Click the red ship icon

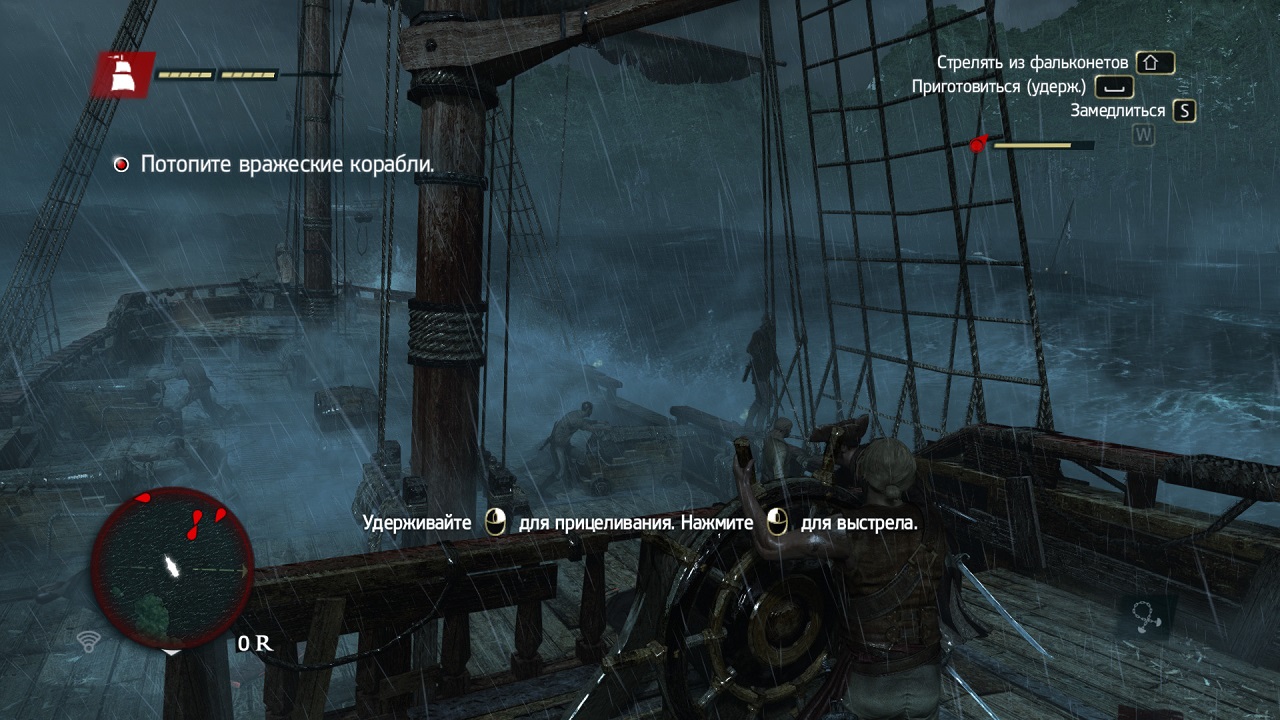(124, 75)
